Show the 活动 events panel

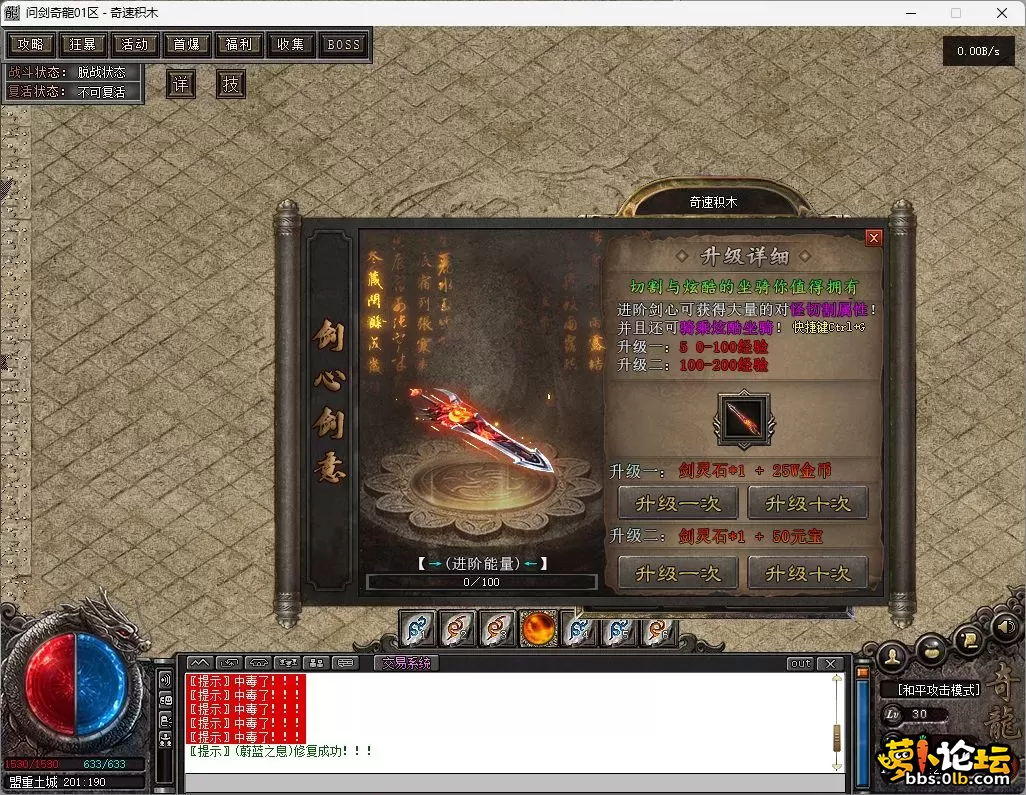pos(135,45)
